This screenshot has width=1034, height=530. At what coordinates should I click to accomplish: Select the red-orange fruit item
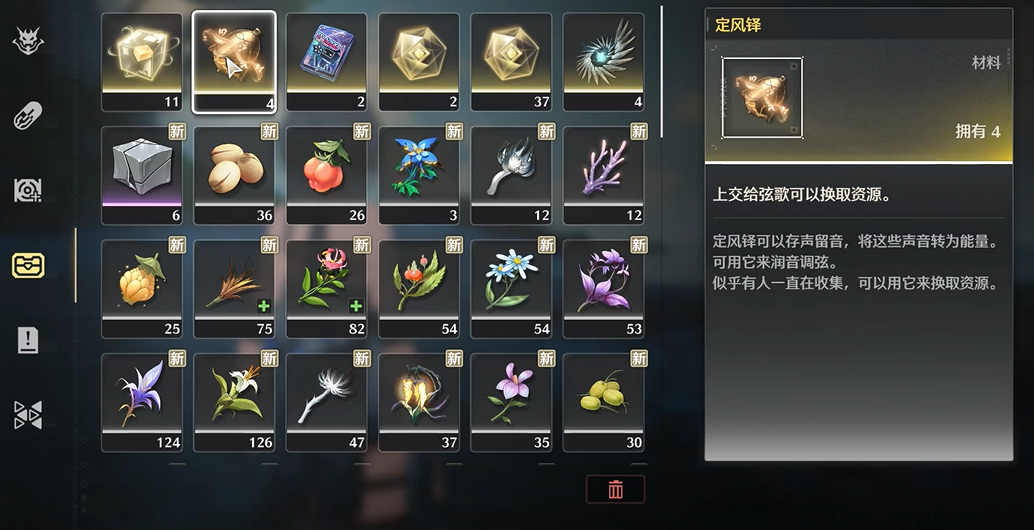326,166
